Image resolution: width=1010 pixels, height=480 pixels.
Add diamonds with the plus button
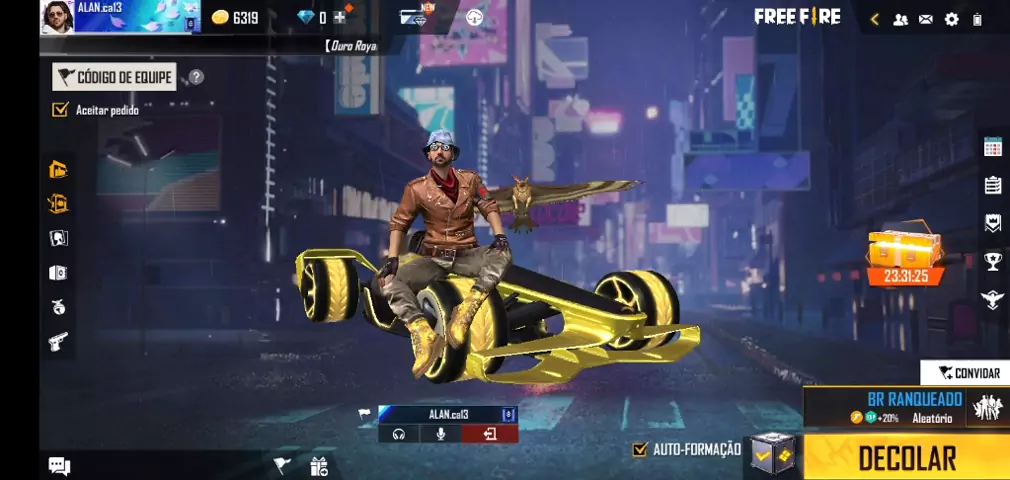(340, 17)
